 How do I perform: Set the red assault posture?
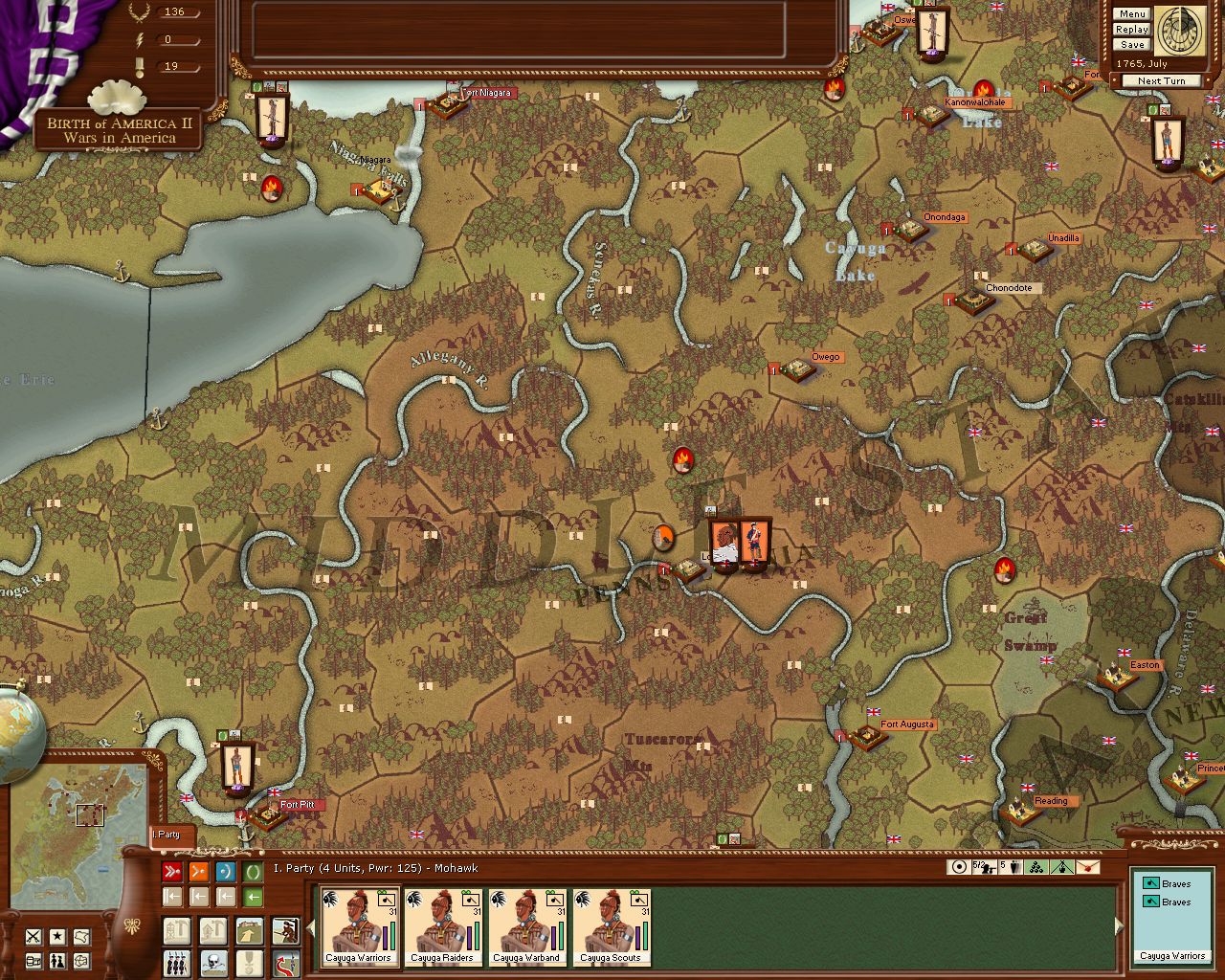click(172, 872)
